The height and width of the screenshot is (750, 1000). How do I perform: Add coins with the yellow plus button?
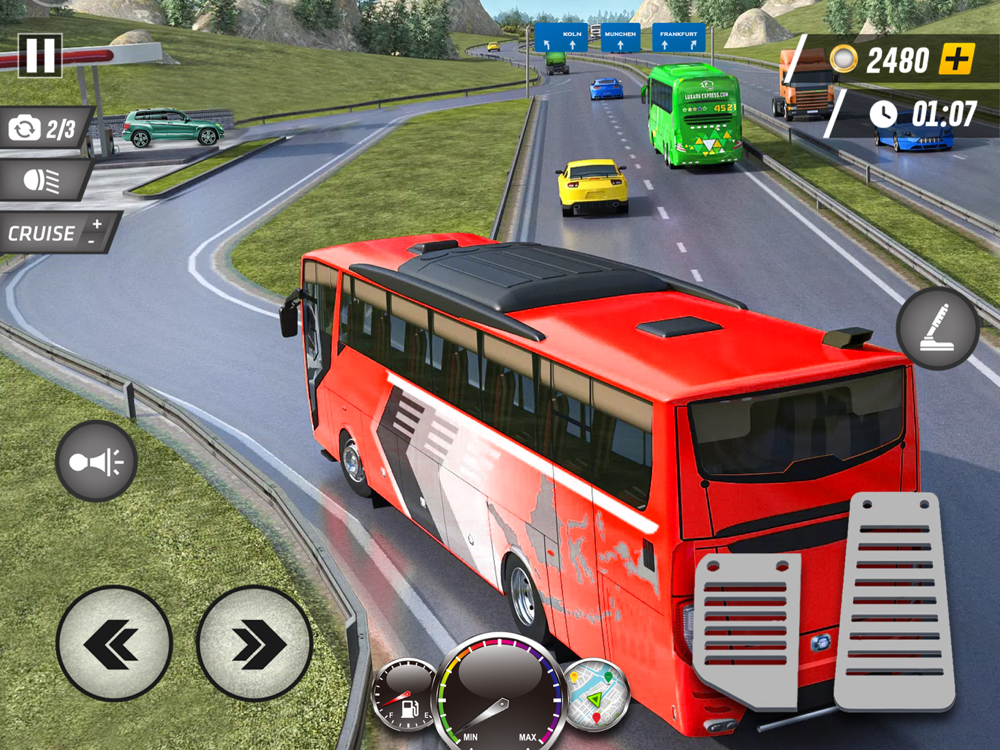click(x=956, y=59)
